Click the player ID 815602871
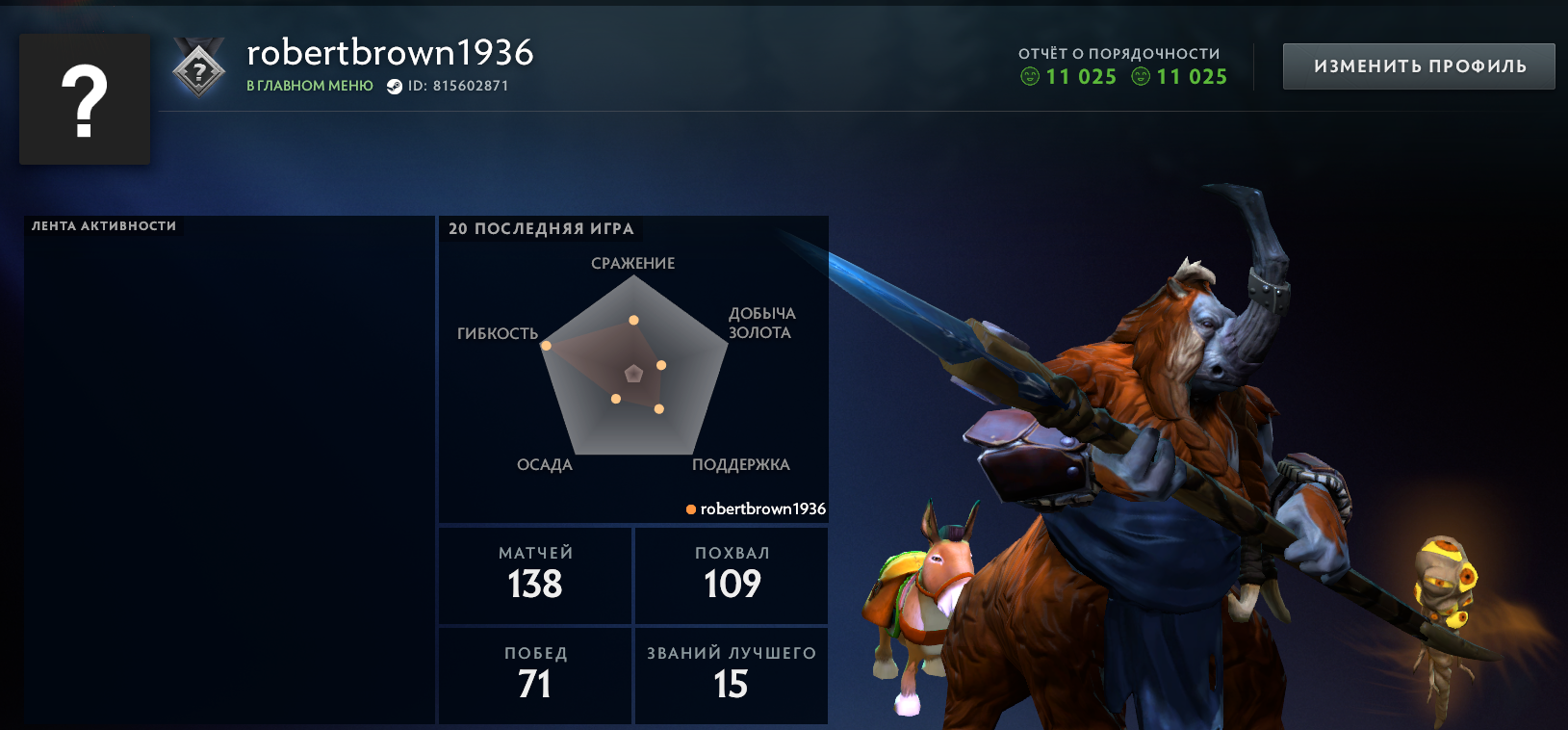1568x730 pixels. tap(460, 85)
